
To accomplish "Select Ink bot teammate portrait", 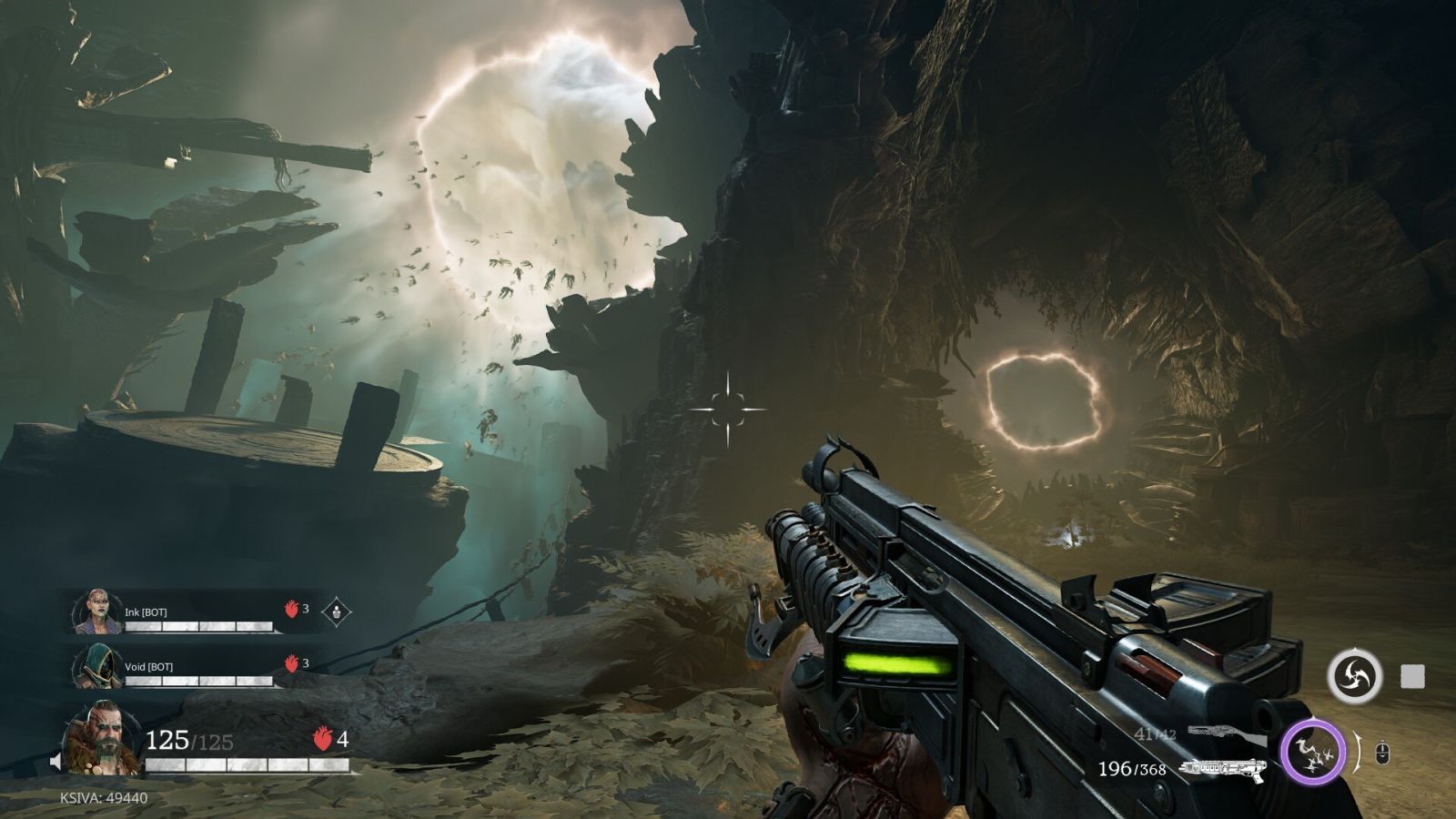I will tap(96, 612).
